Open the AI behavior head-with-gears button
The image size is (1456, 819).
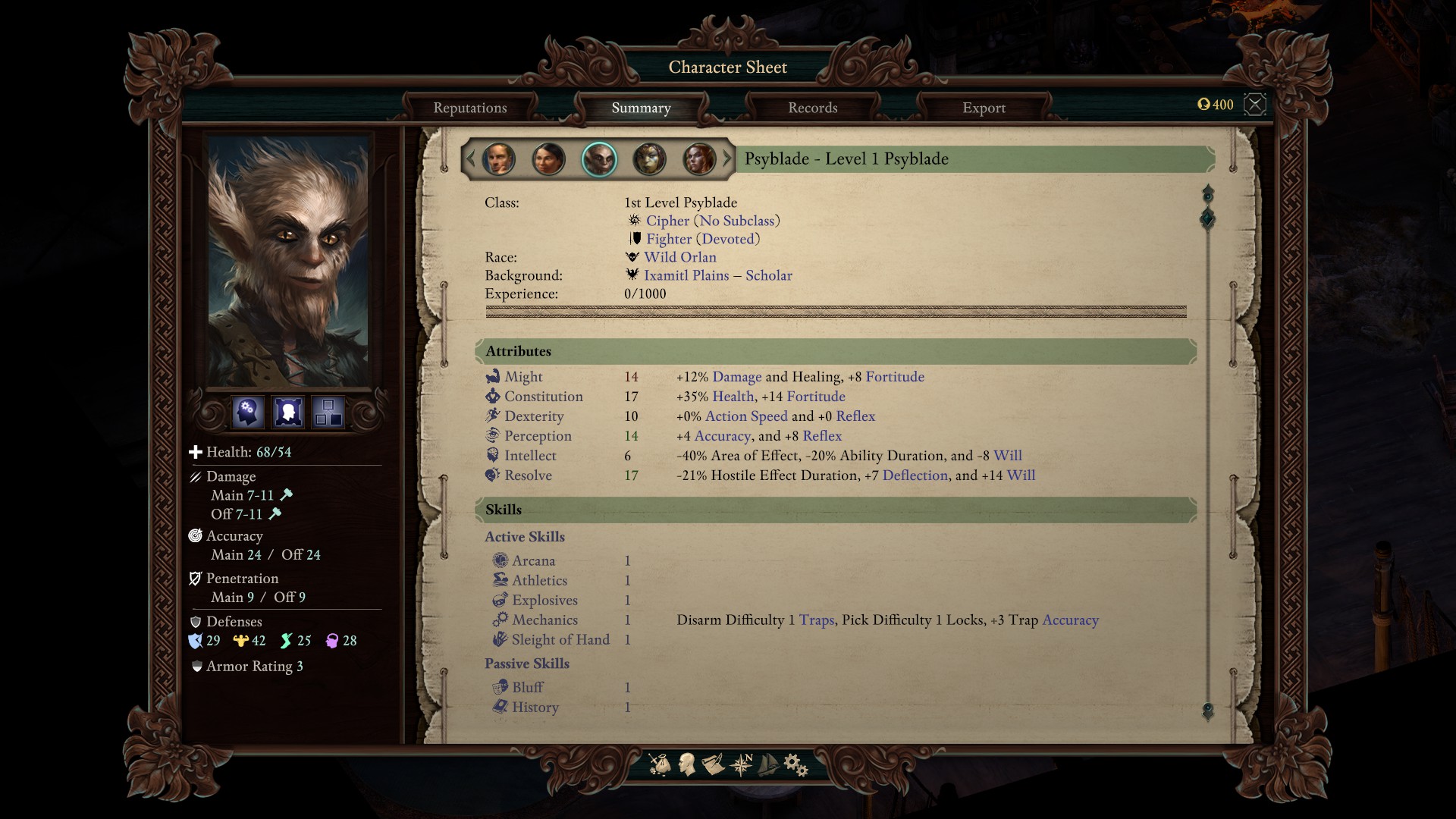(248, 413)
